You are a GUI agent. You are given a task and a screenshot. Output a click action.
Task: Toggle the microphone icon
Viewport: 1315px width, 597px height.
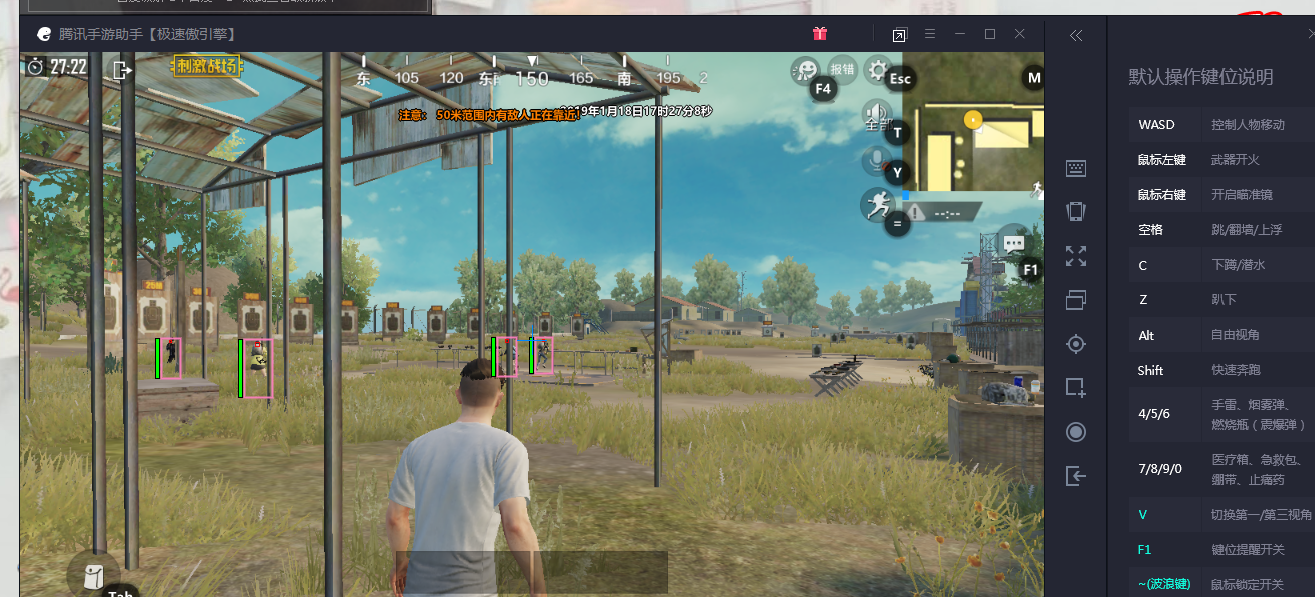pos(877,160)
